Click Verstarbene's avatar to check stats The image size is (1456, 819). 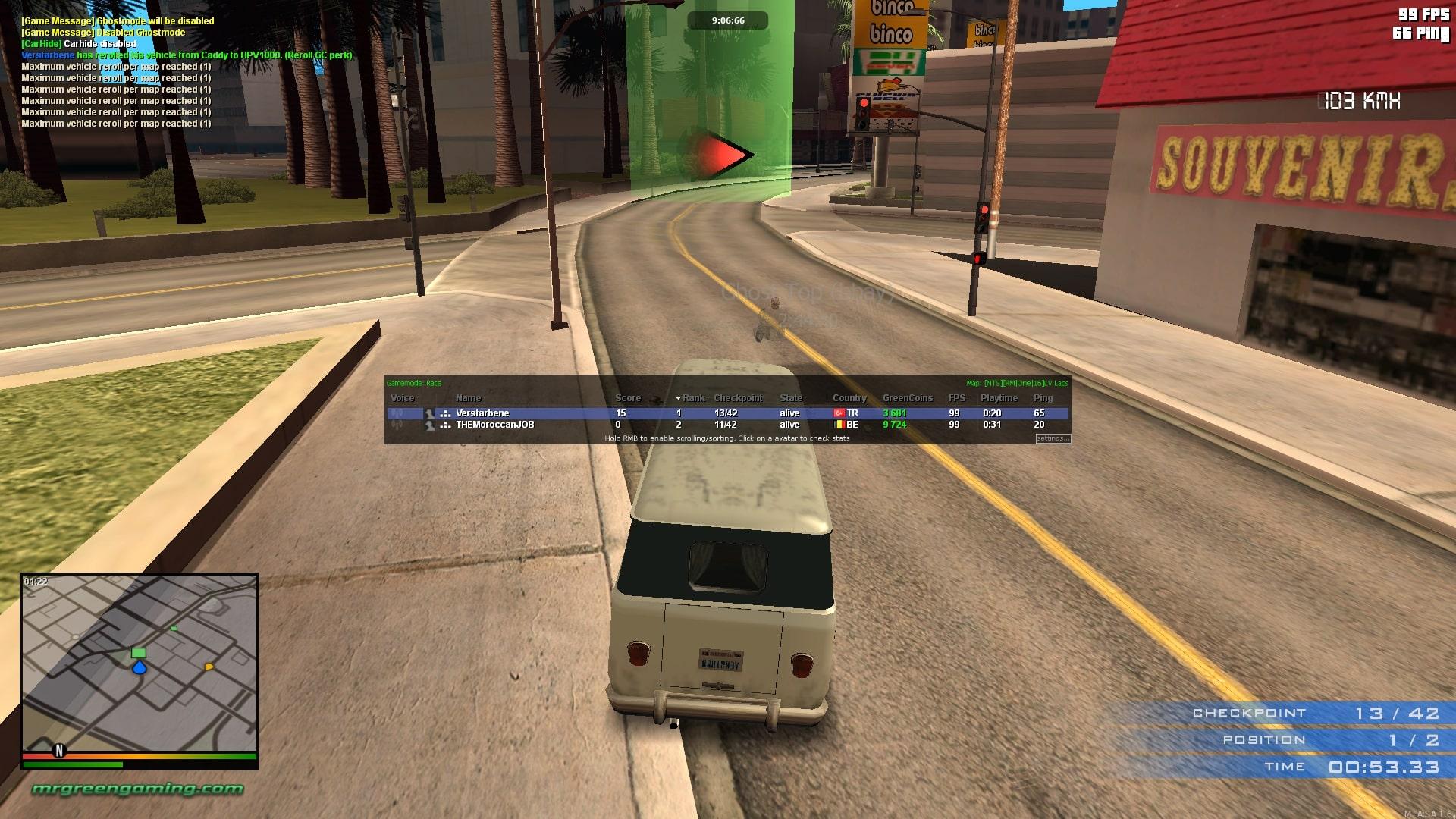coord(430,413)
